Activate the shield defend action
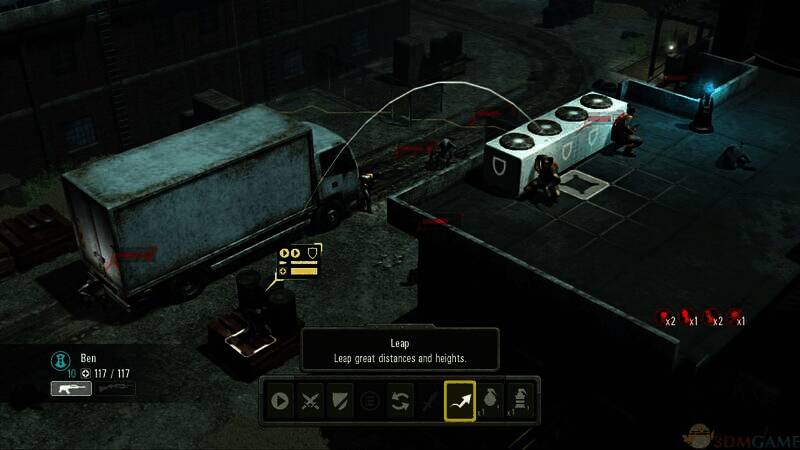The image size is (800, 450). coord(341,401)
